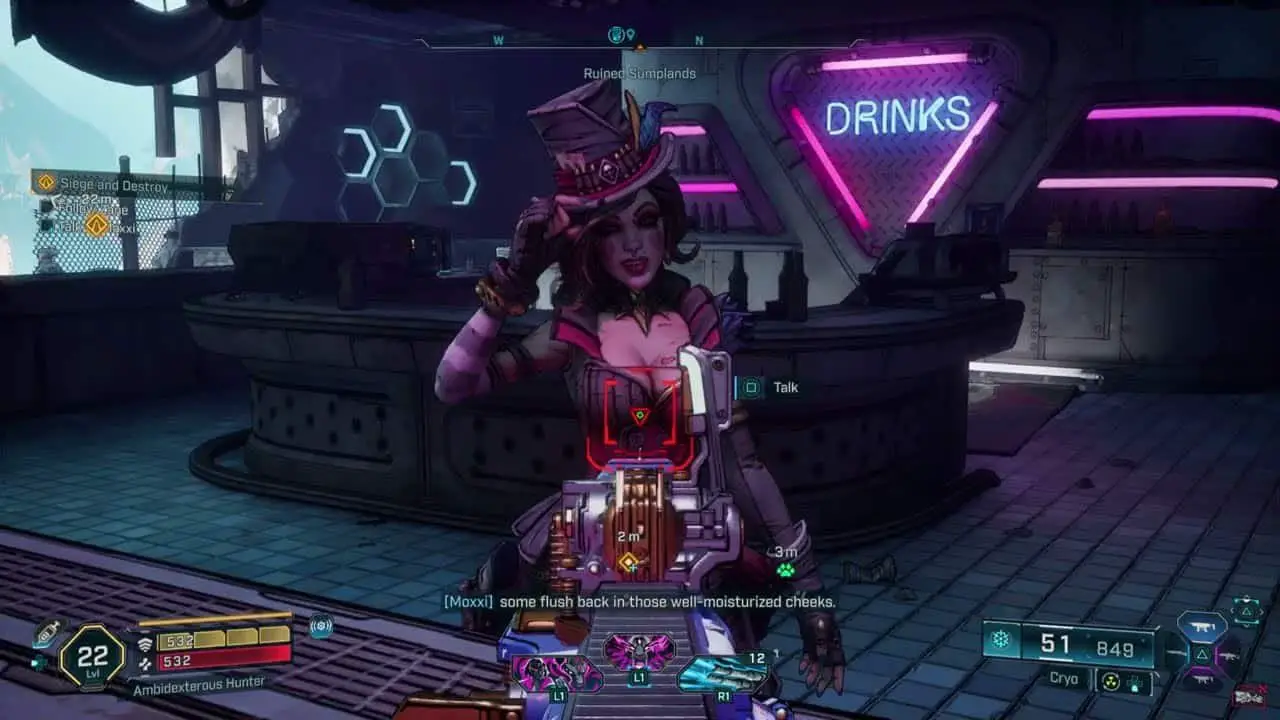Click the compass bar at top

coord(640,41)
